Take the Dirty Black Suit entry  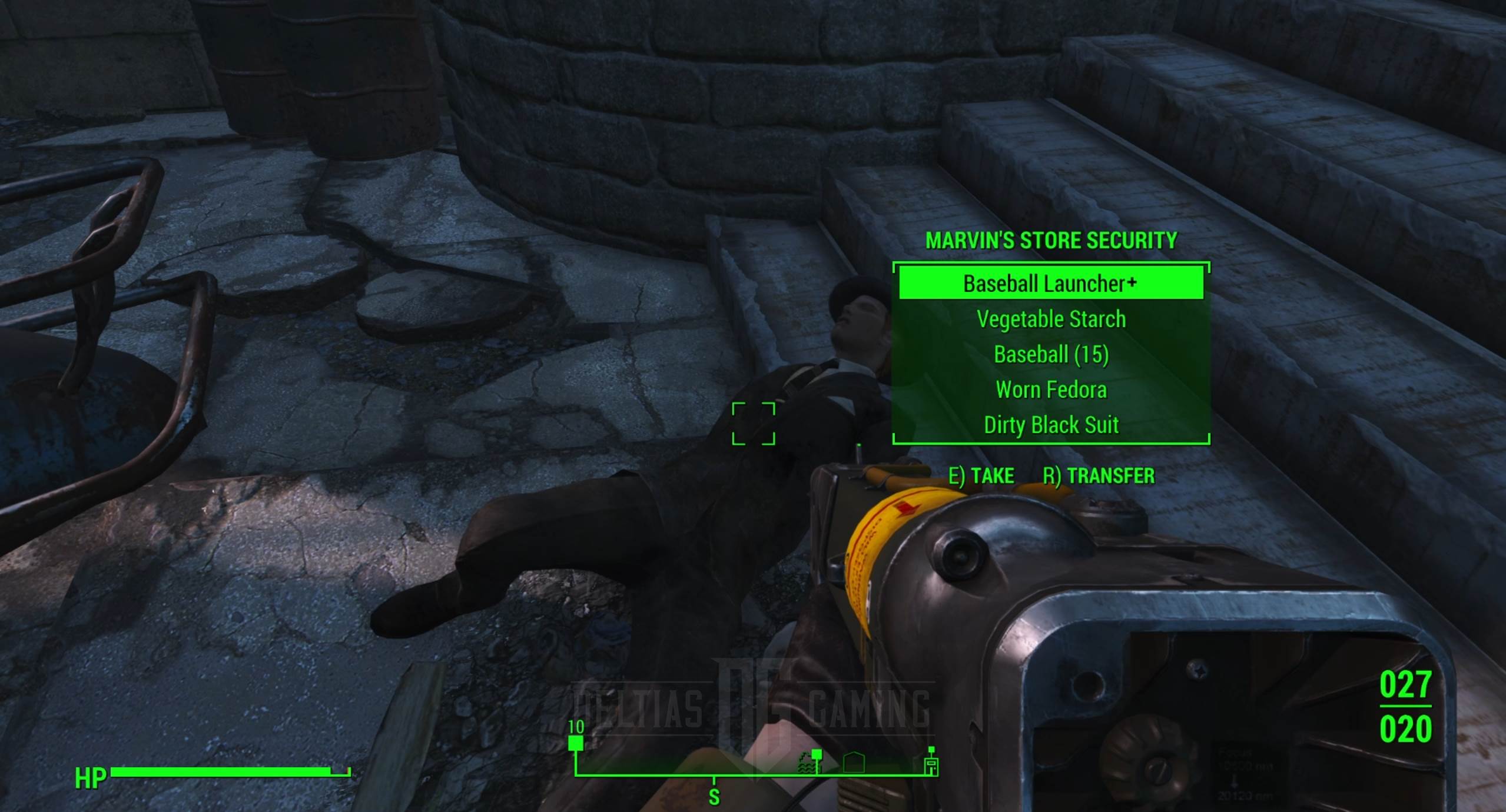click(1051, 425)
